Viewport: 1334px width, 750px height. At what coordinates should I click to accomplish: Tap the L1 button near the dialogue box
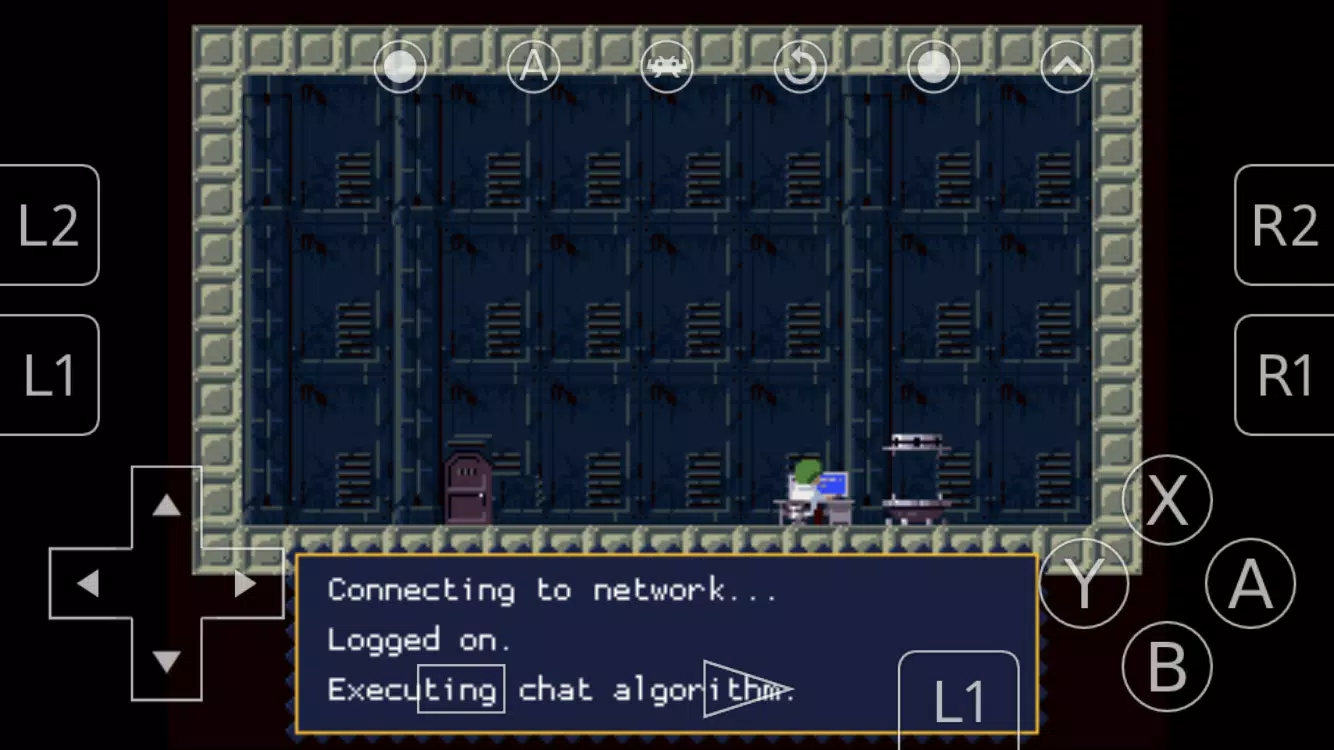tap(959, 703)
